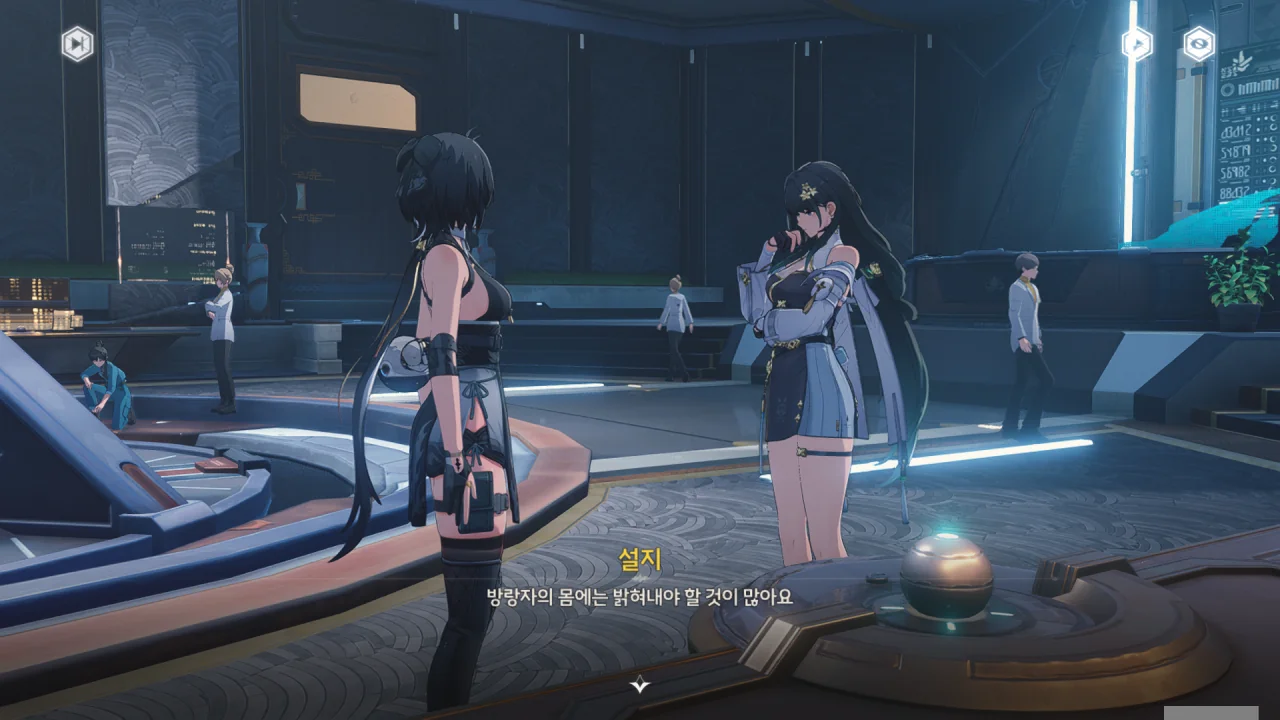This screenshot has width=1280, height=720.
Task: Skip the cutscene with the hexagon skip button
Action: tap(77, 44)
